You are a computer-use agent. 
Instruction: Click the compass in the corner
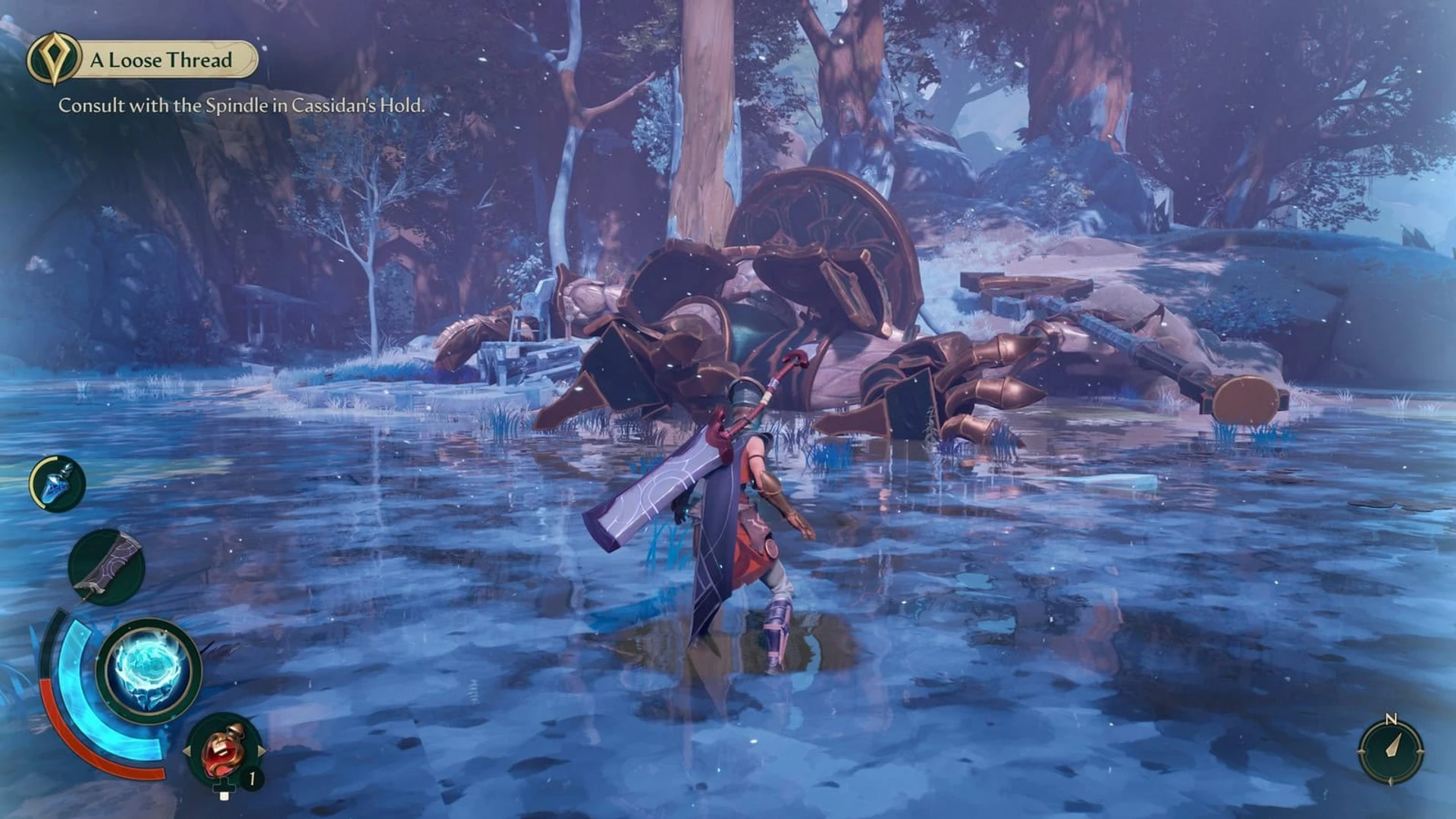click(1391, 751)
